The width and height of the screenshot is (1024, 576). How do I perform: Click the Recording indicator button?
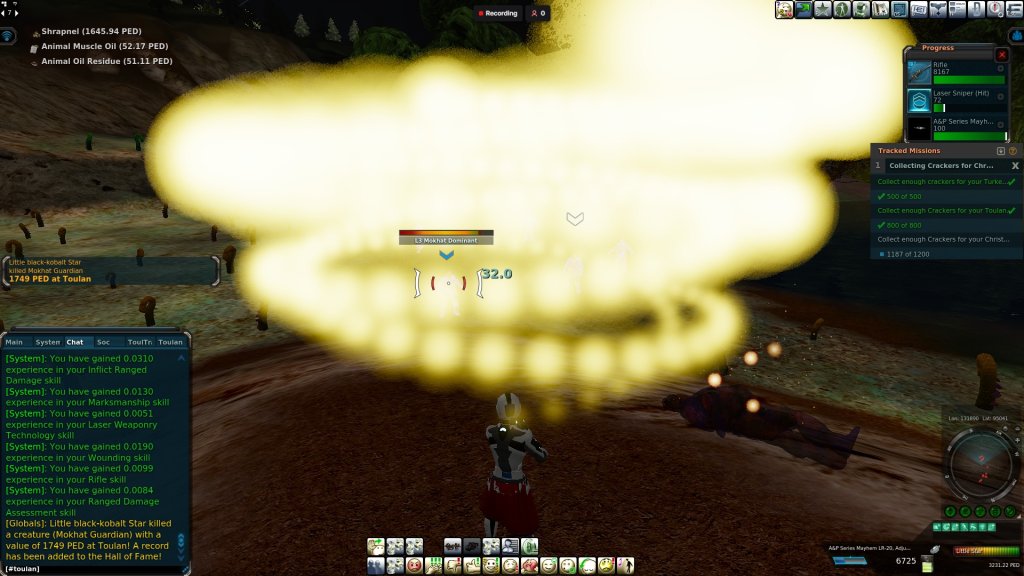point(498,13)
